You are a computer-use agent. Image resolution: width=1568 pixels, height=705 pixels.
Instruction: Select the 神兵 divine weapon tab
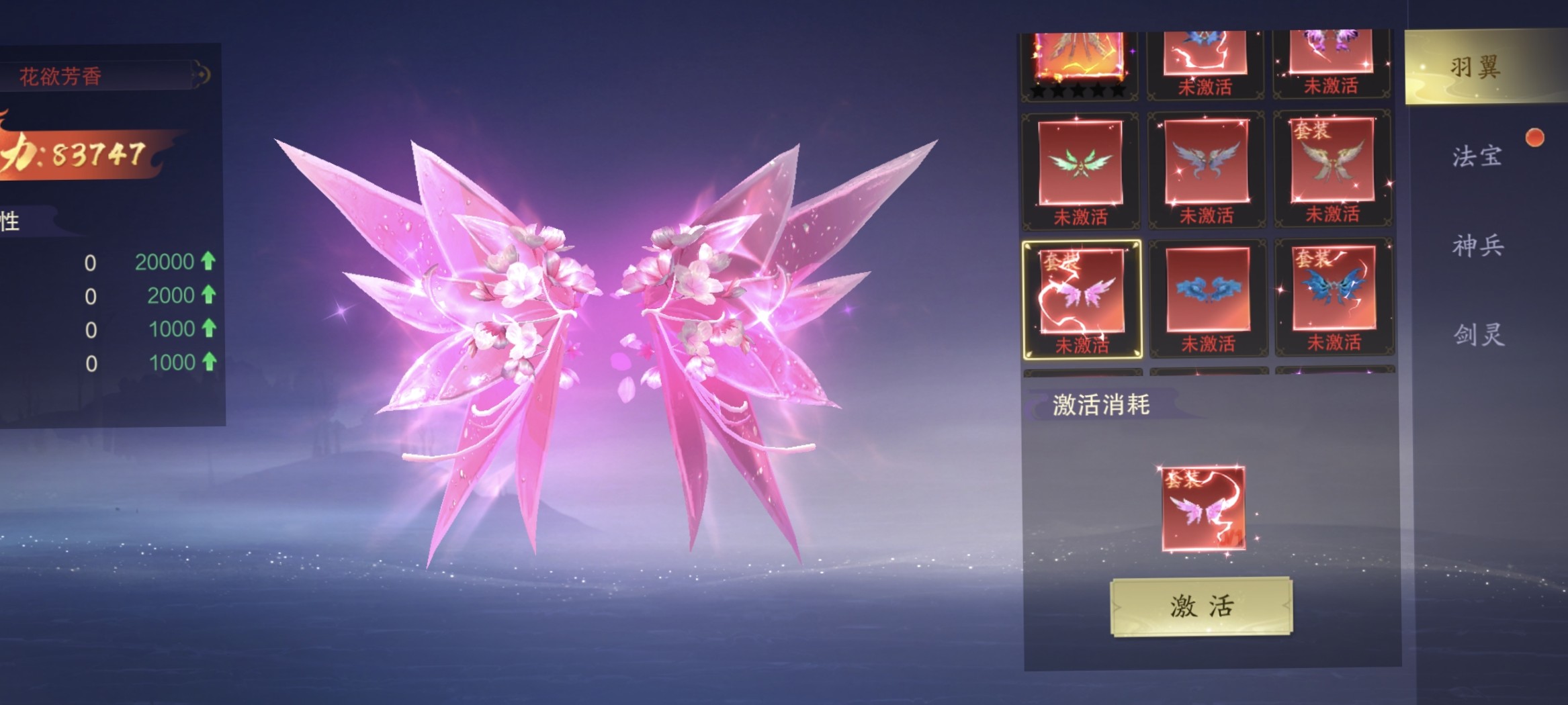pos(1477,246)
